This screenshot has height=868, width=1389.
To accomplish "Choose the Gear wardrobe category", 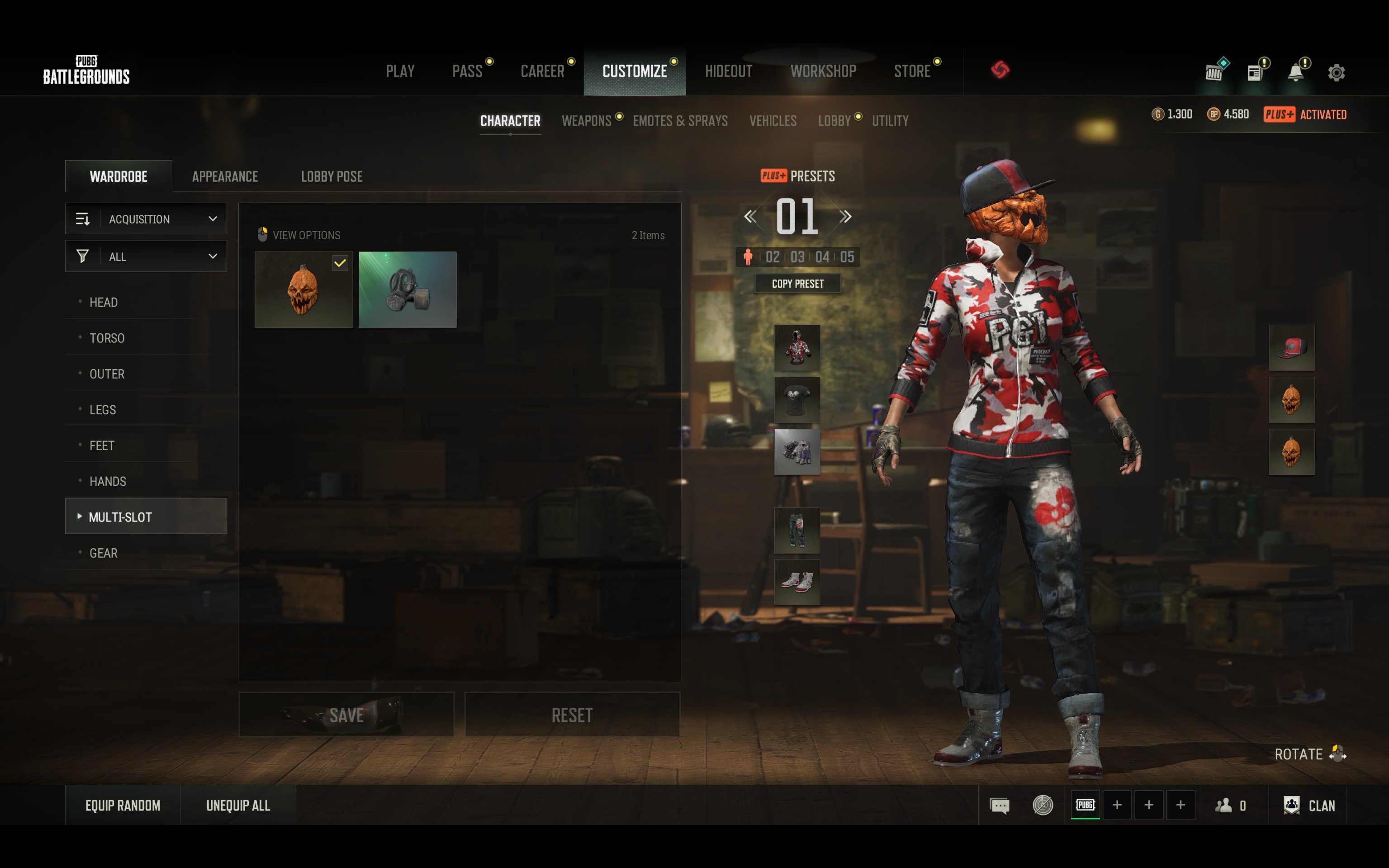I will pyautogui.click(x=104, y=553).
